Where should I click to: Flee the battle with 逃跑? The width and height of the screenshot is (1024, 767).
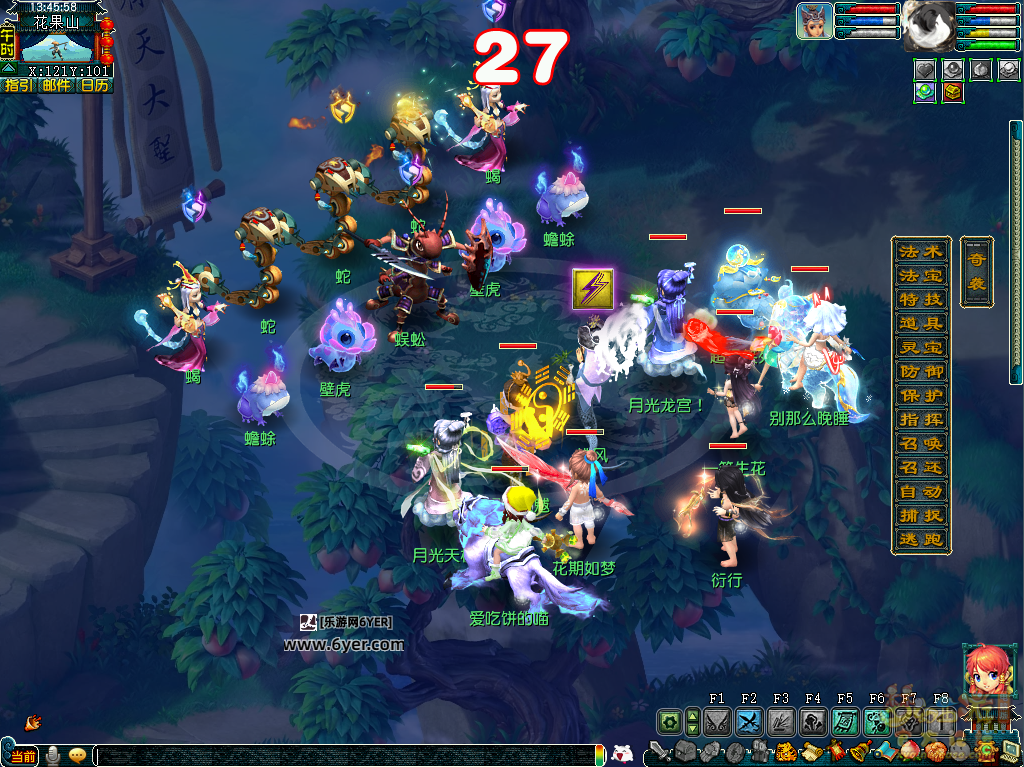[920, 539]
